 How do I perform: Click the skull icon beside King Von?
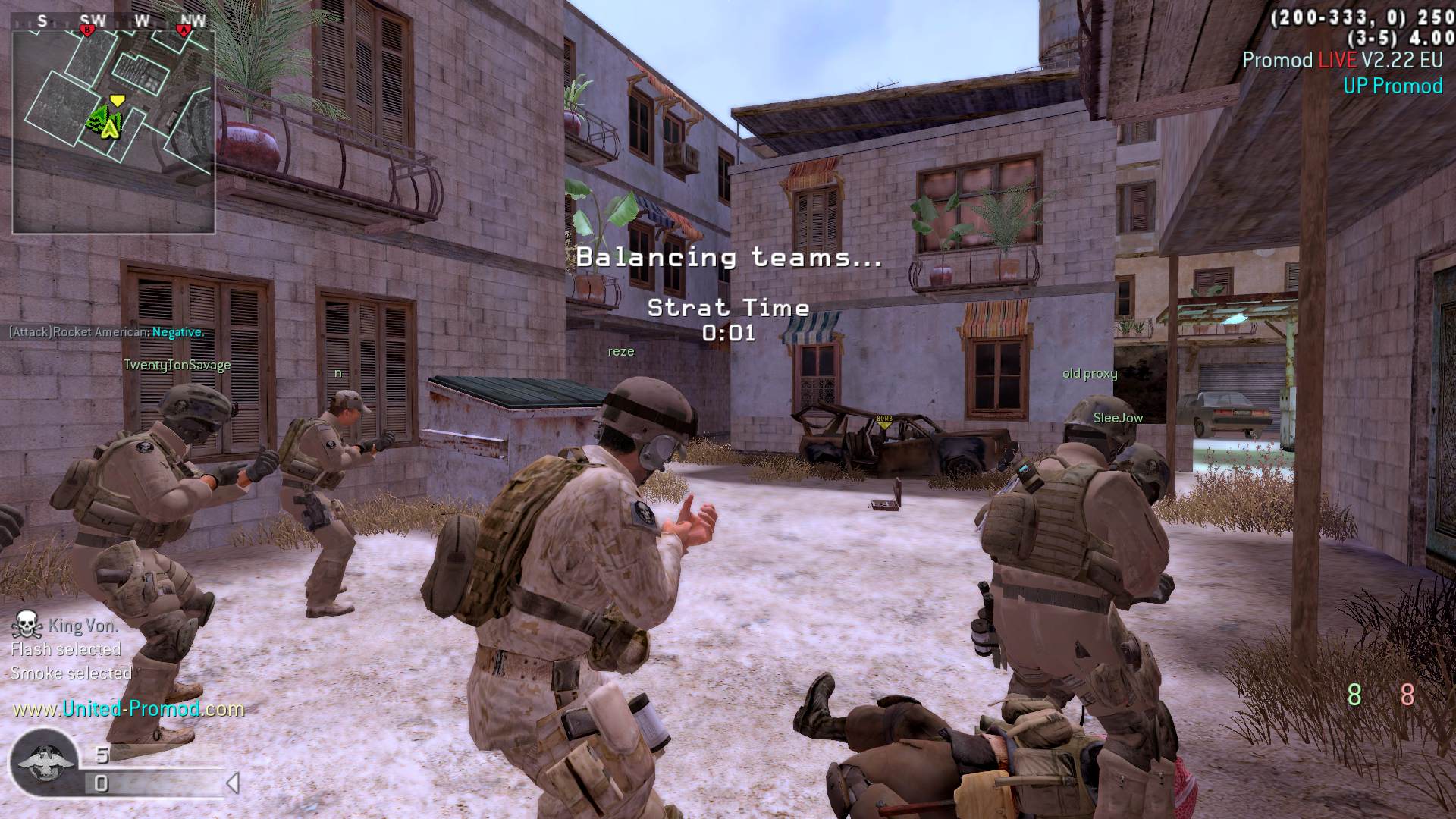point(27,624)
